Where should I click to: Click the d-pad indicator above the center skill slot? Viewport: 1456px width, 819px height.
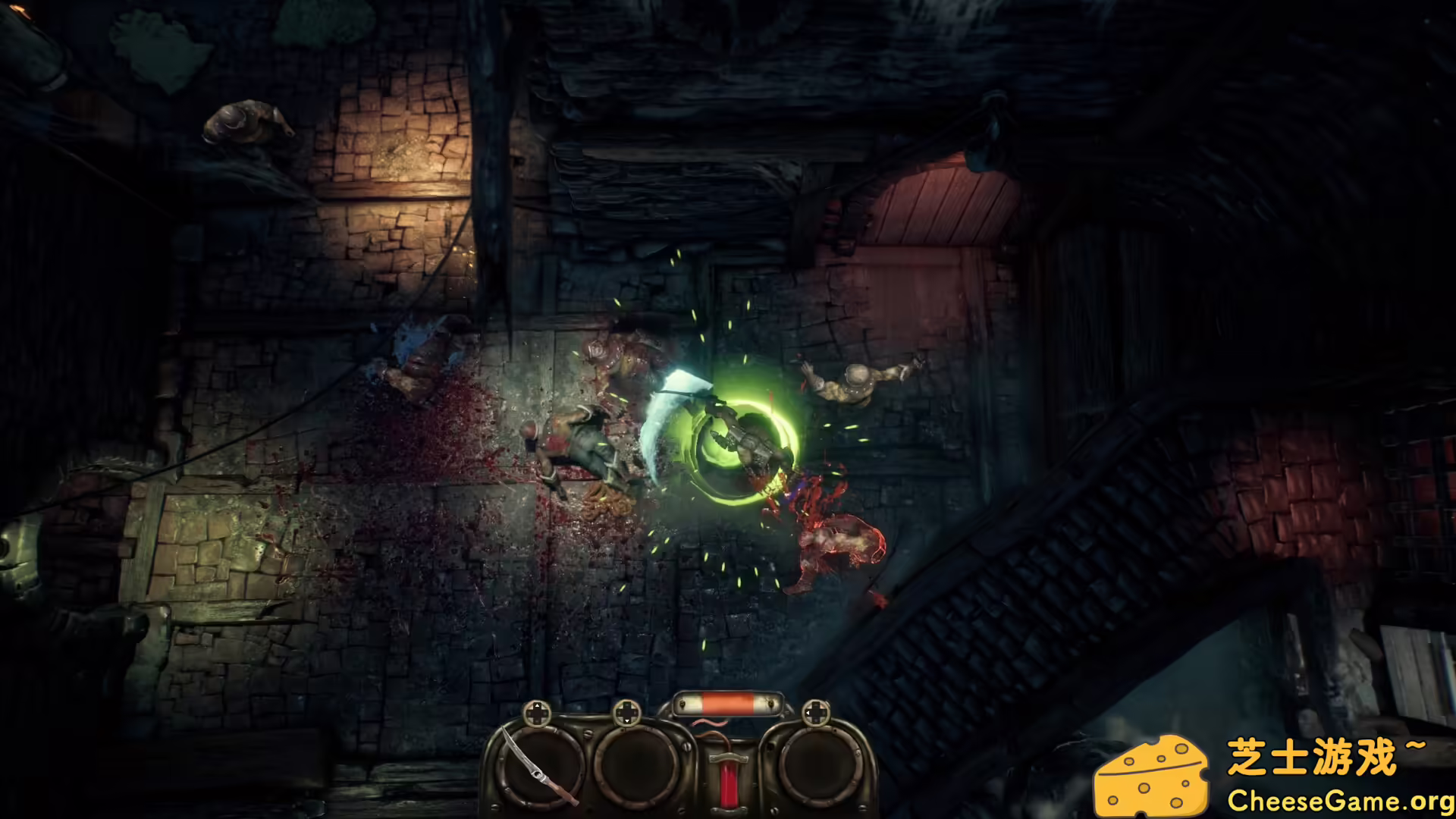627,714
